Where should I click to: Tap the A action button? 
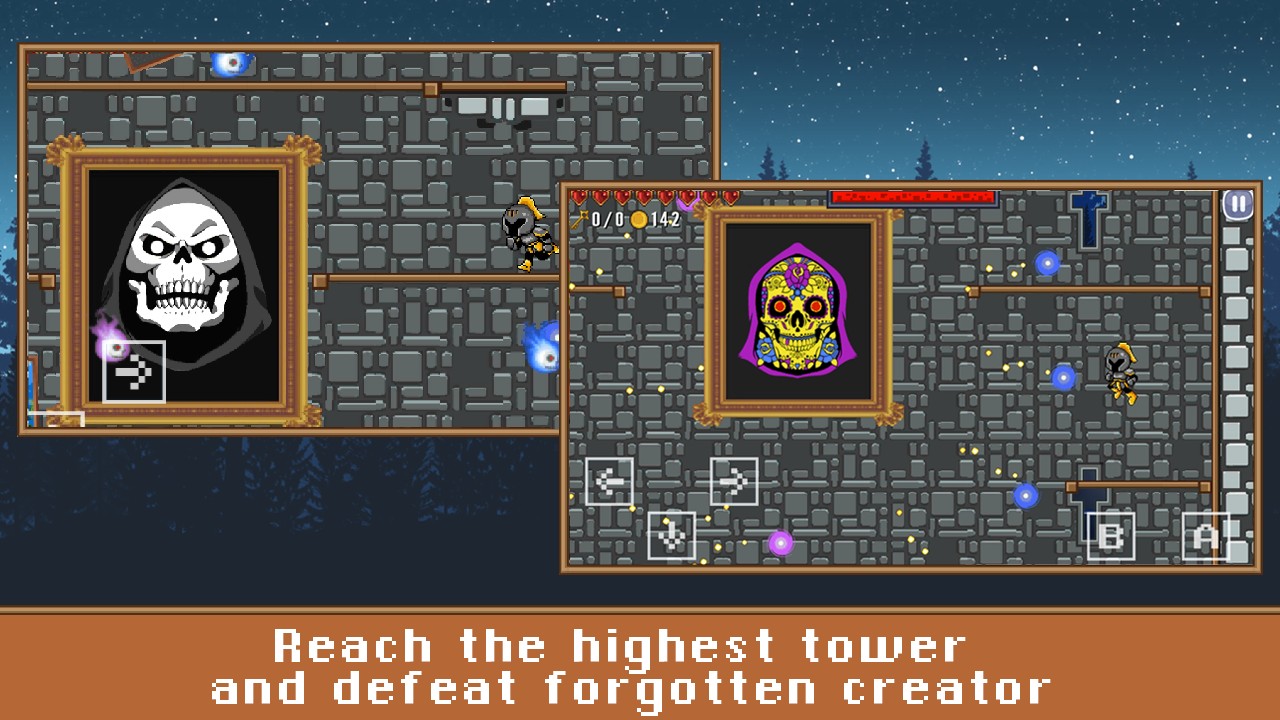[1206, 536]
